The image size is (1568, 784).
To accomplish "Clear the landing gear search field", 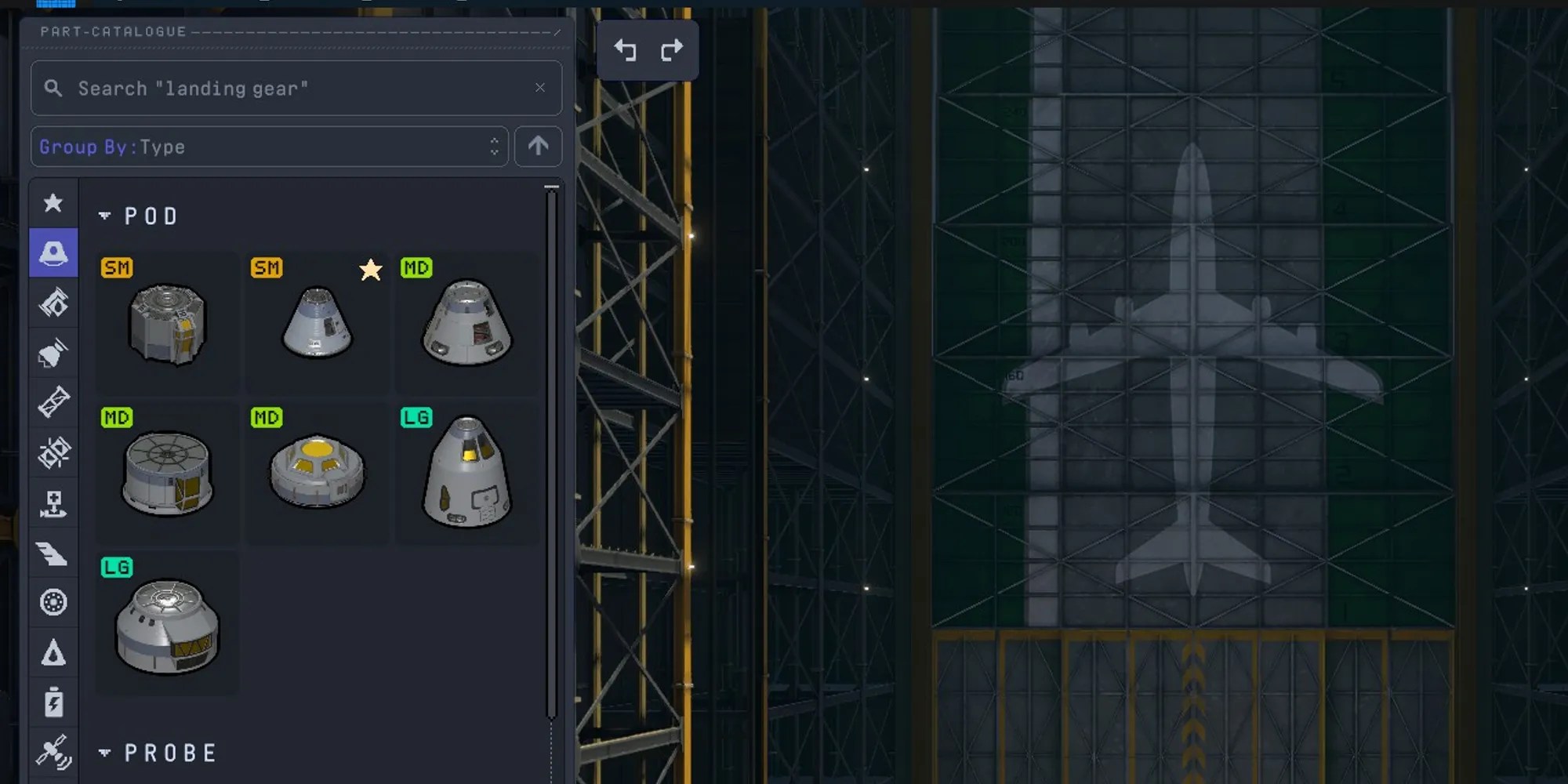I will 540,88.
